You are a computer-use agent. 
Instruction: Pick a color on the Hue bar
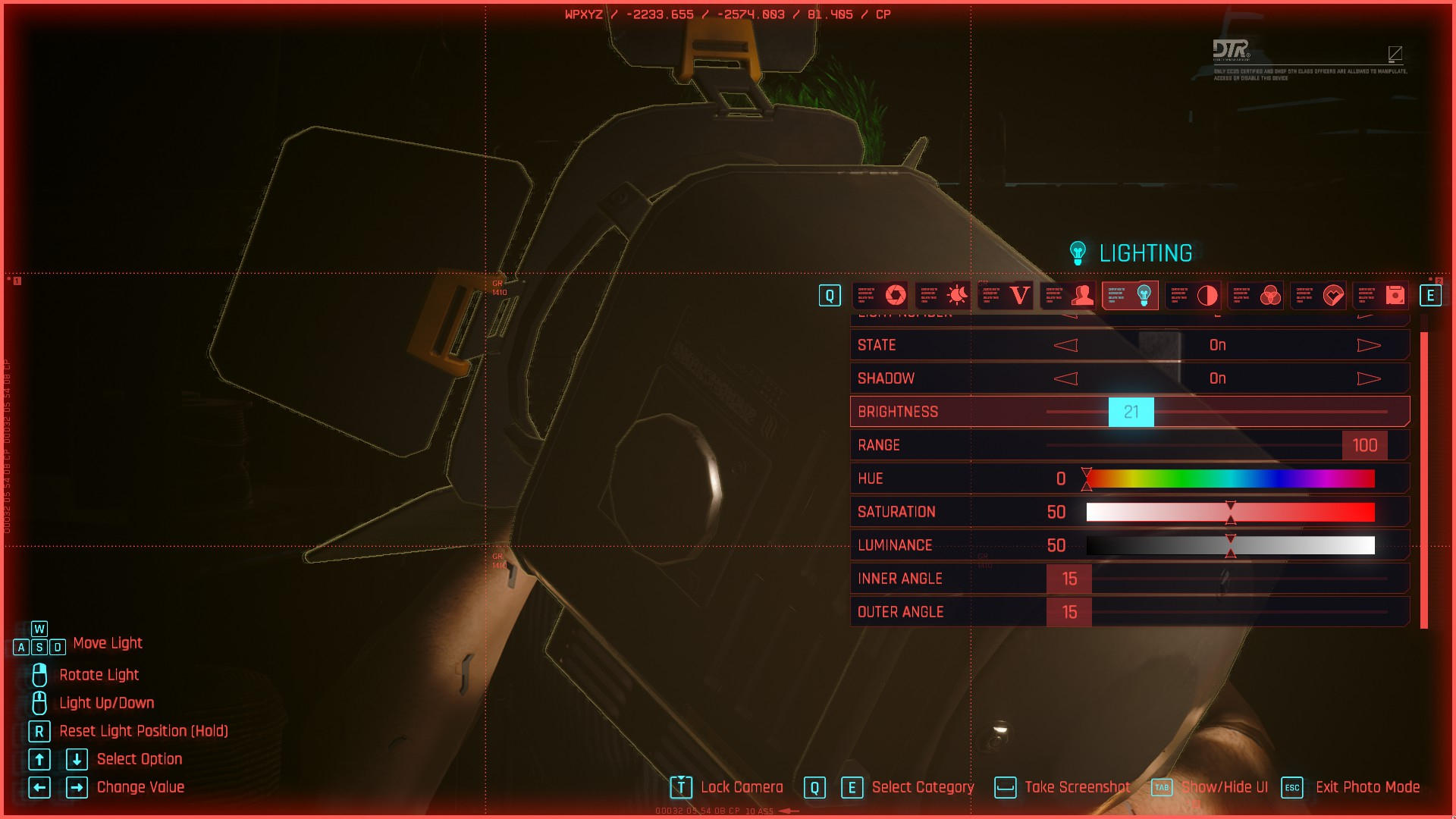click(x=1230, y=479)
